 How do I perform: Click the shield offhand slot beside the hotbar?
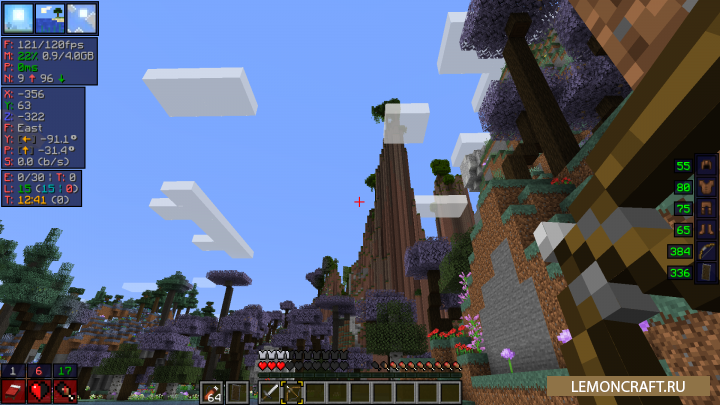click(x=237, y=392)
